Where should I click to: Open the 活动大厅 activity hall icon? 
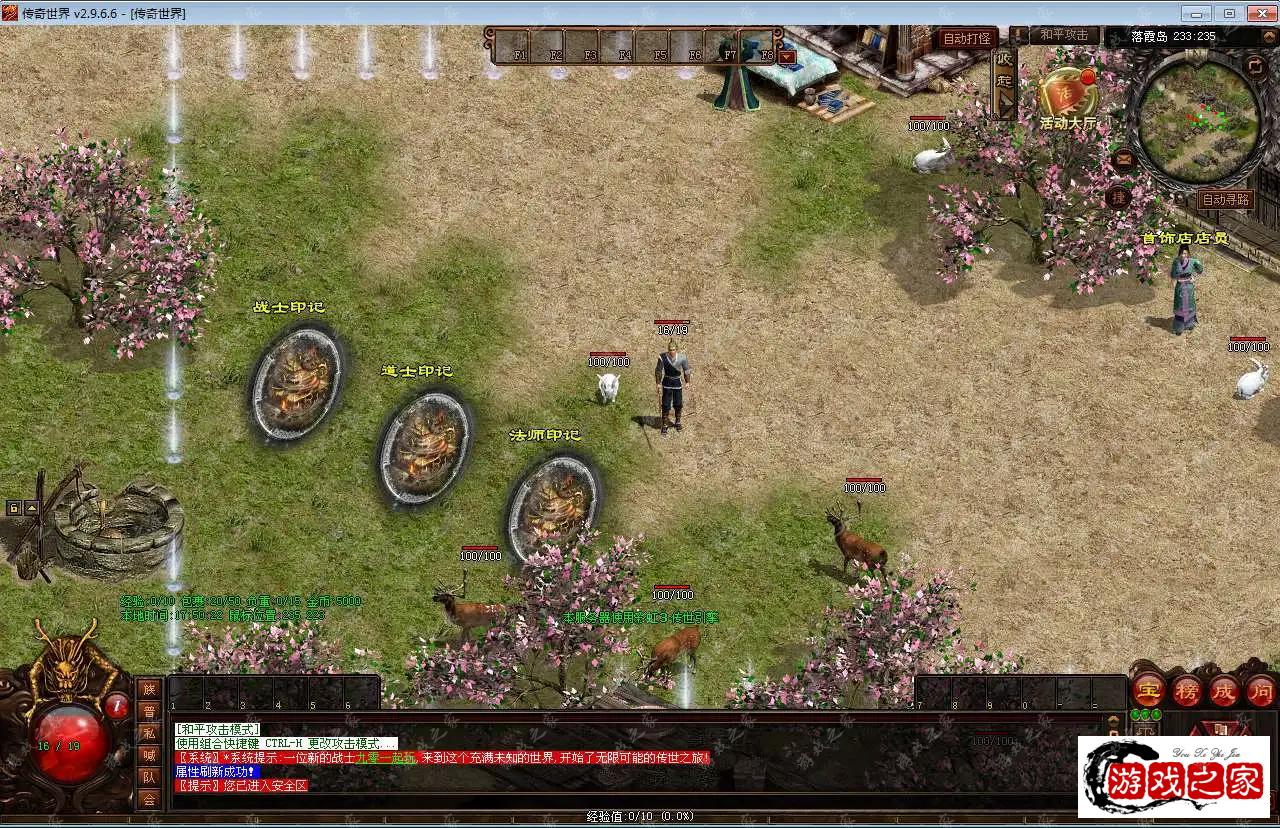(1066, 95)
